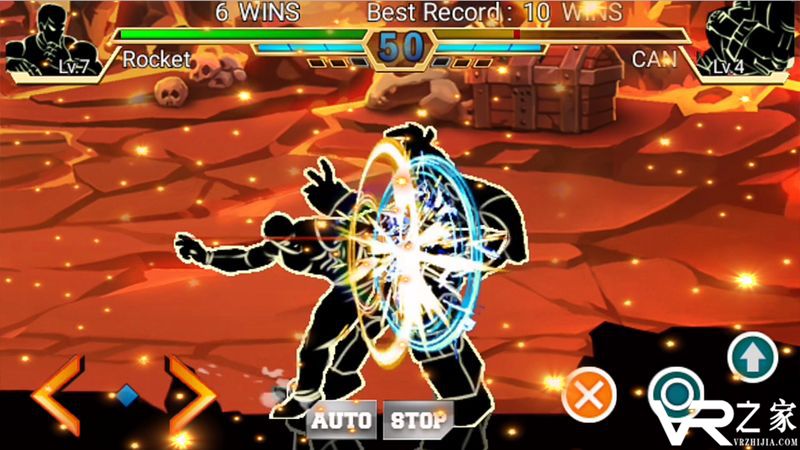Image resolution: width=800 pixels, height=450 pixels.
Task: Hit the orange X attack button
Action: tap(589, 397)
